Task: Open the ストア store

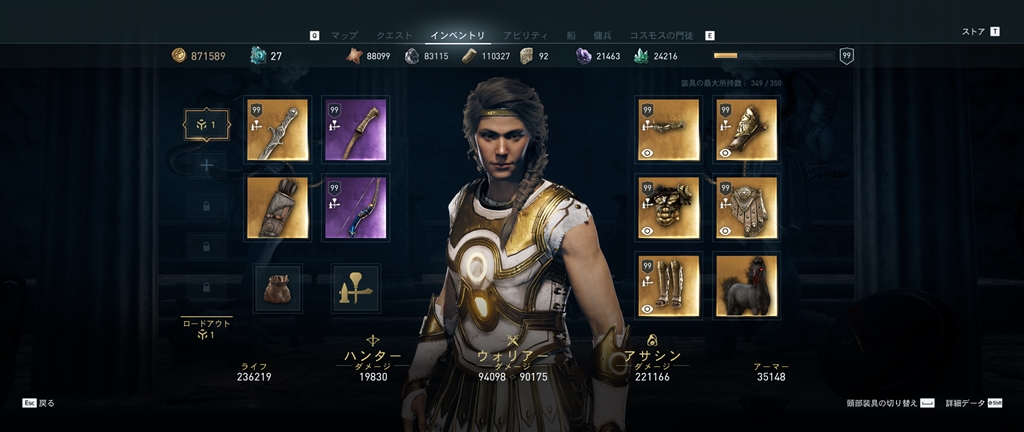Action: pos(973,32)
